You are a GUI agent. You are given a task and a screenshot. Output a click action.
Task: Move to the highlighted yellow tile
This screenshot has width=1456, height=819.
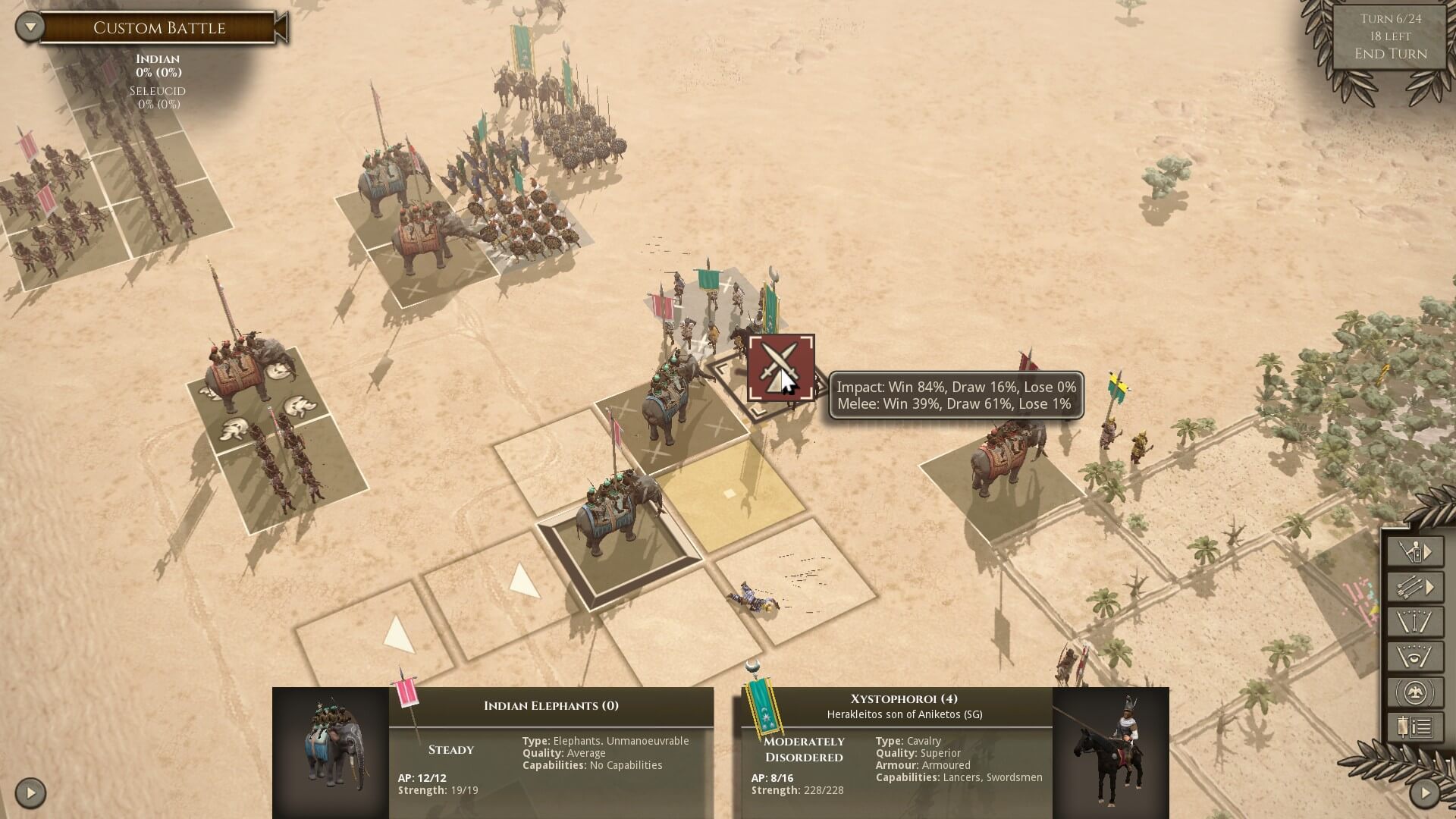point(730,494)
